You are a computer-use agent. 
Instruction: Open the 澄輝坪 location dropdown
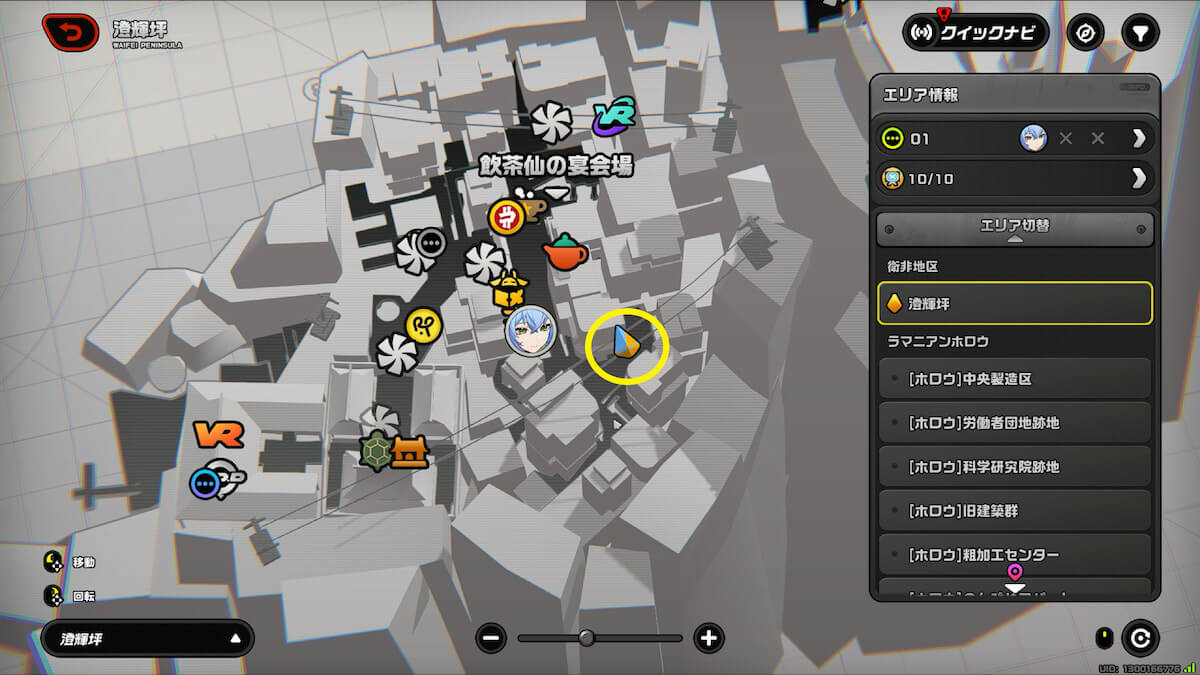[147, 638]
